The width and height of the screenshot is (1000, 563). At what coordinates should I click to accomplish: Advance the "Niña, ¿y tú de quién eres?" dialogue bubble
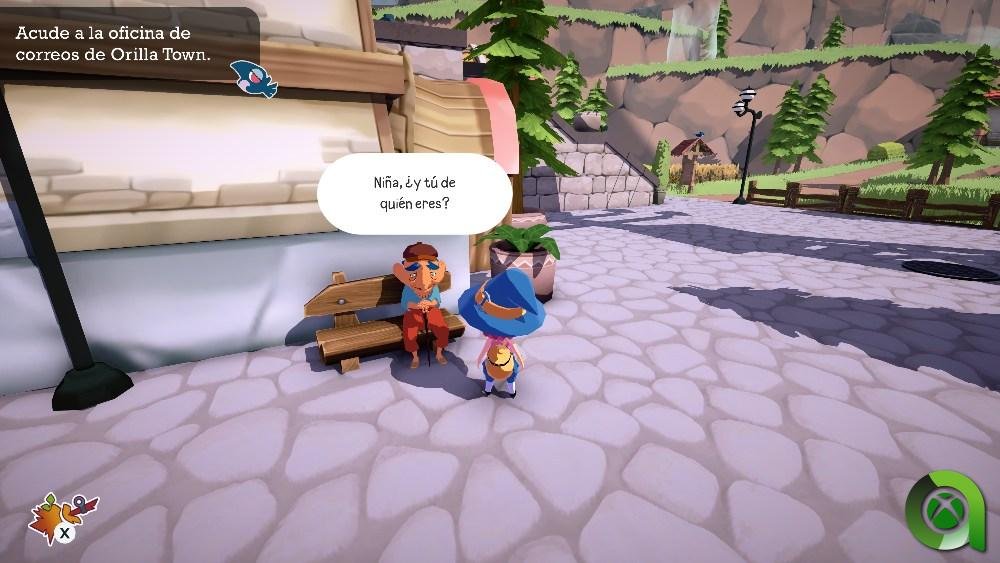414,193
